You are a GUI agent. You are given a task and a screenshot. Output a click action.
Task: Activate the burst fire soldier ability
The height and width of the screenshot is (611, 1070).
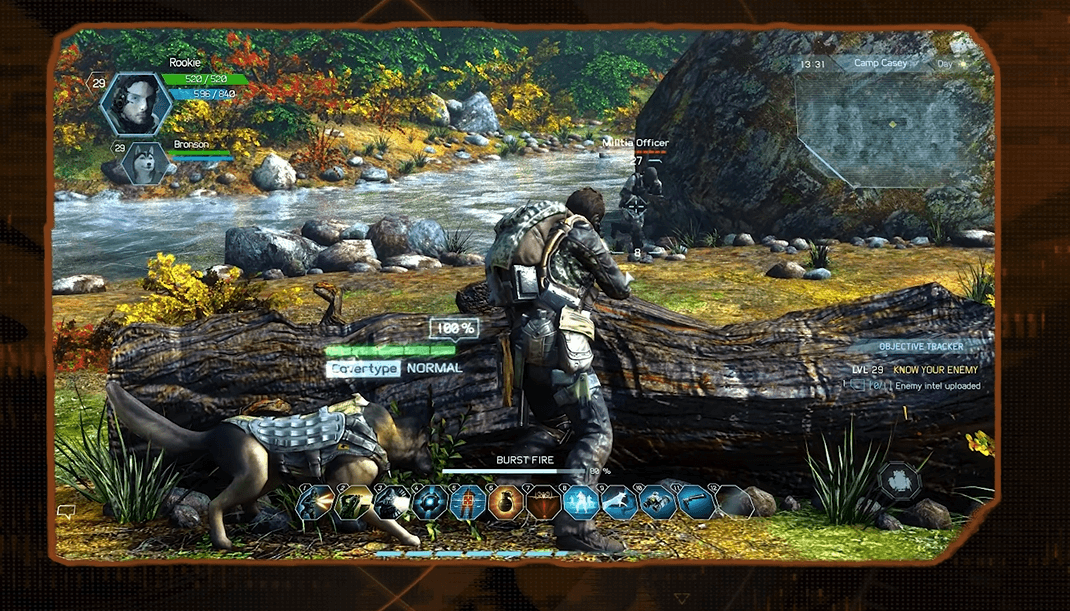(x=317, y=501)
